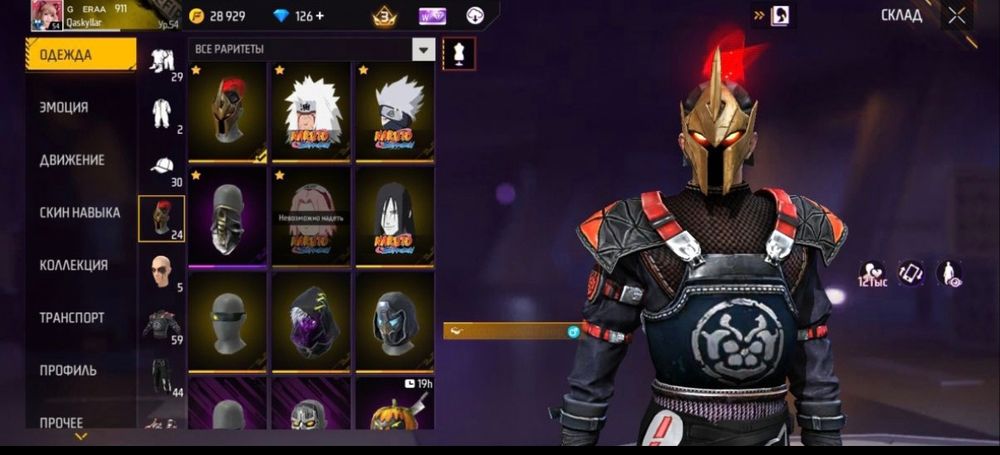Show the Профиль section
1000x455 pixels.
point(68,370)
